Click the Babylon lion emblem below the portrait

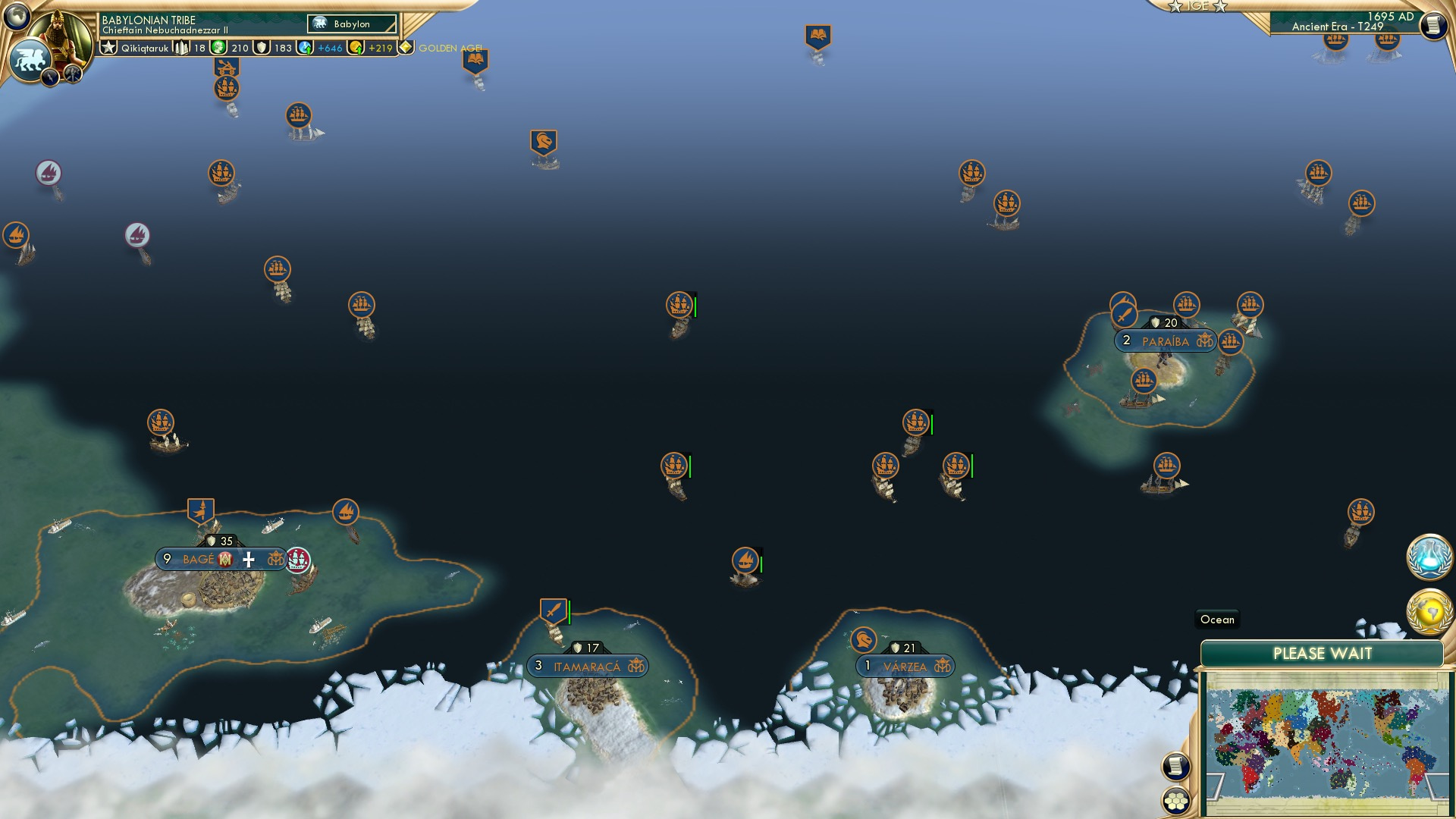[30, 58]
